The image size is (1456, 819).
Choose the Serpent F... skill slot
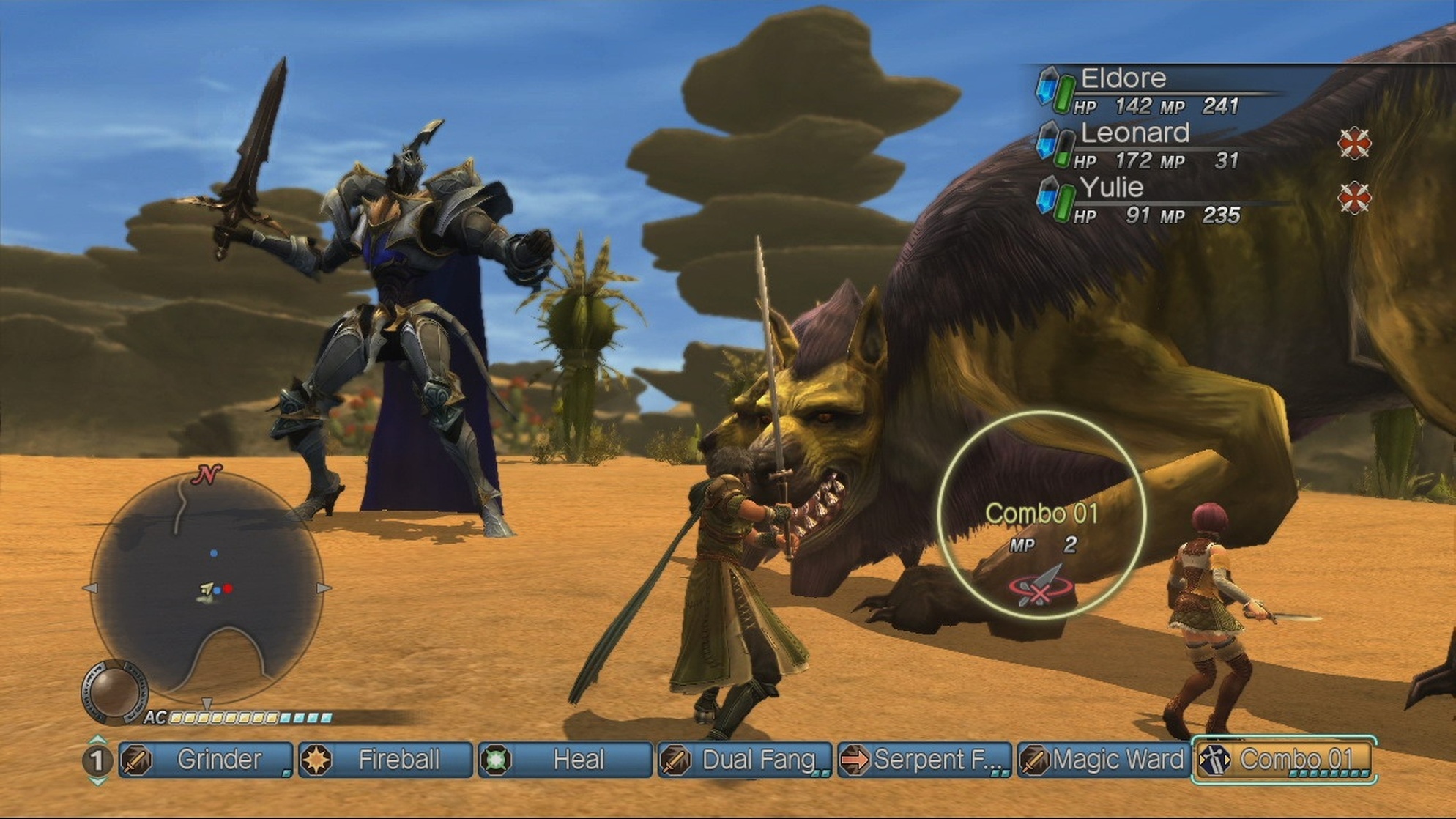924,760
